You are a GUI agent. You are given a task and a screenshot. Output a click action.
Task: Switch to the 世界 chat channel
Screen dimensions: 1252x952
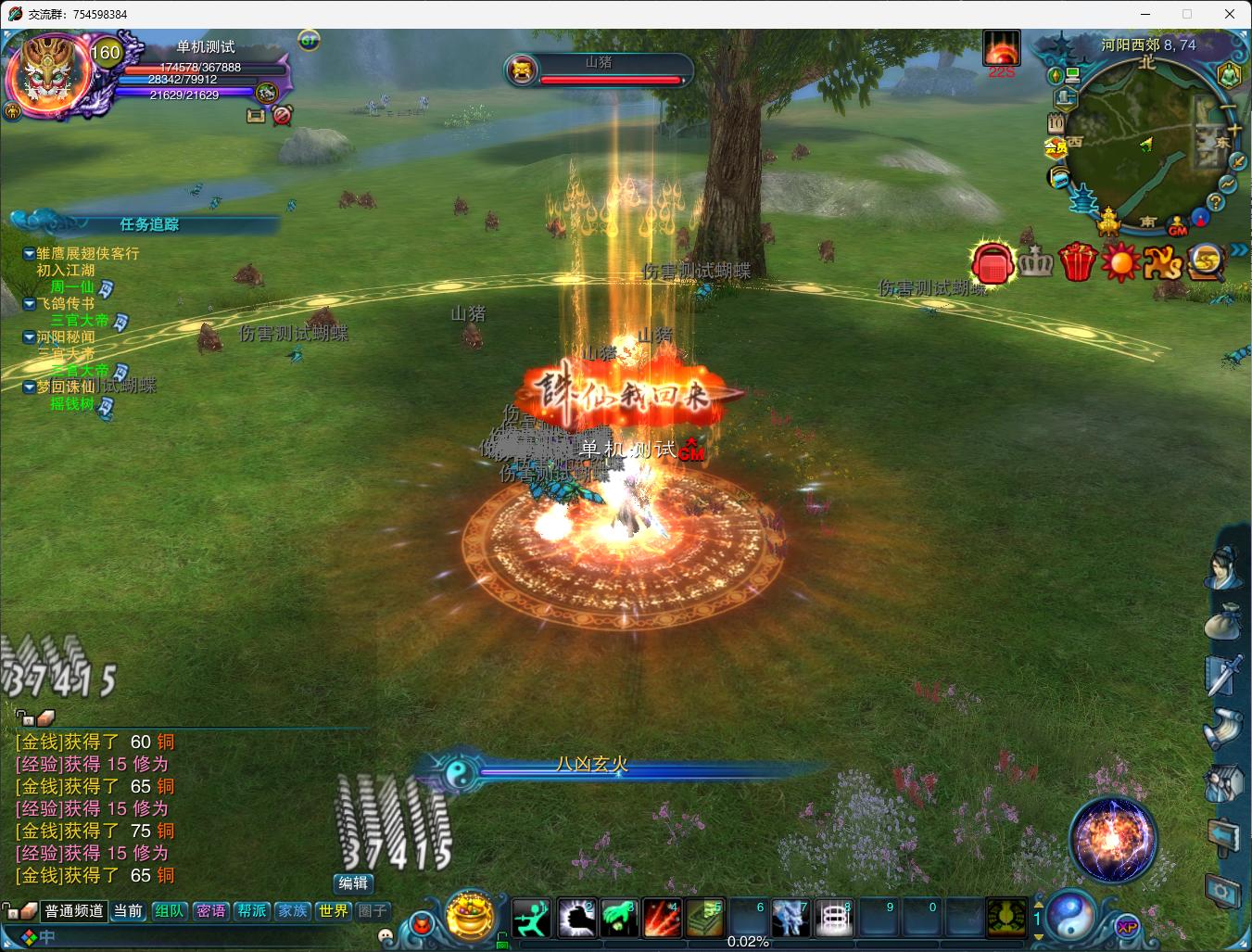pos(333,911)
